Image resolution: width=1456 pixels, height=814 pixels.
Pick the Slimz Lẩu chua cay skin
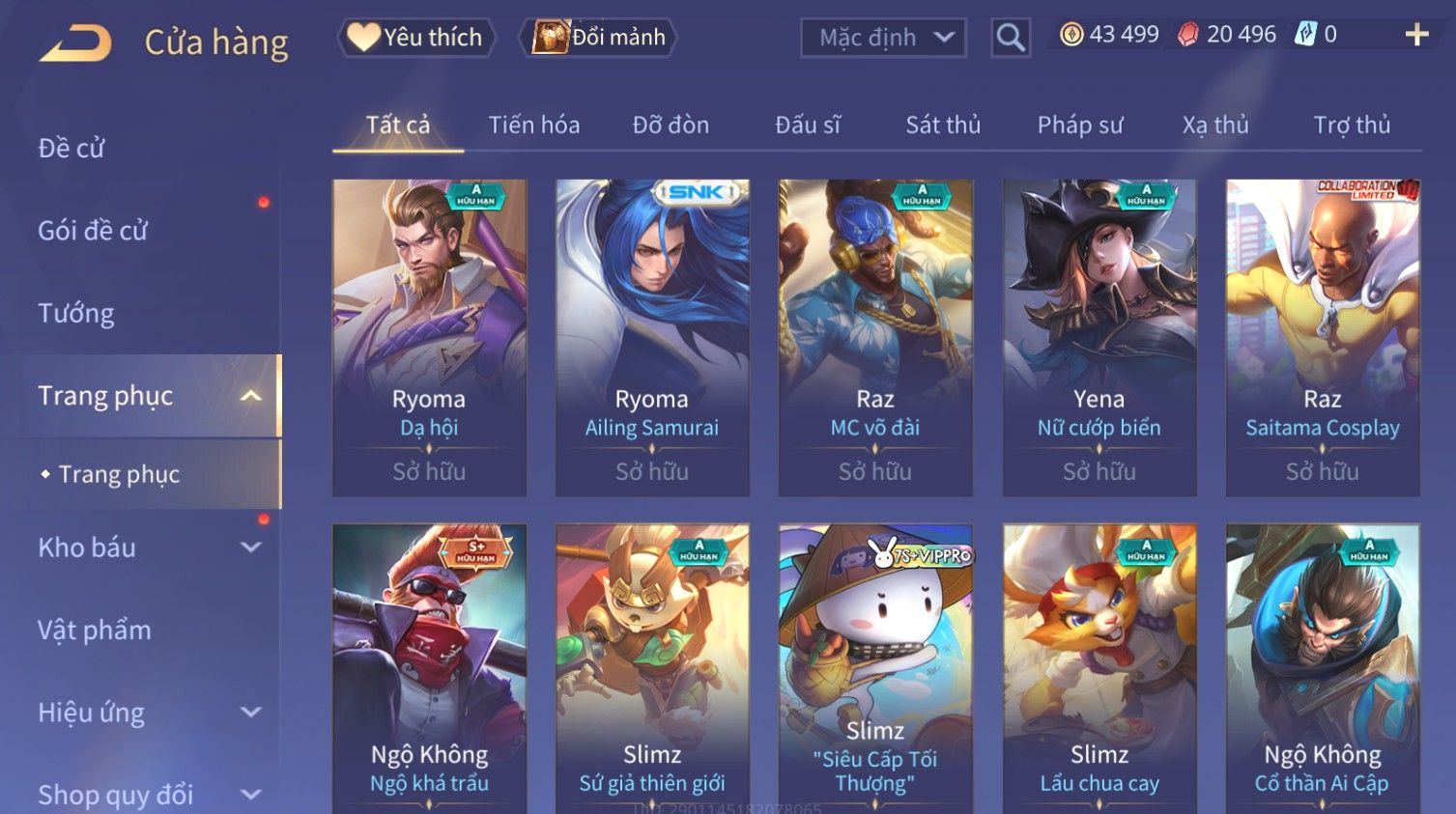(x=1099, y=668)
